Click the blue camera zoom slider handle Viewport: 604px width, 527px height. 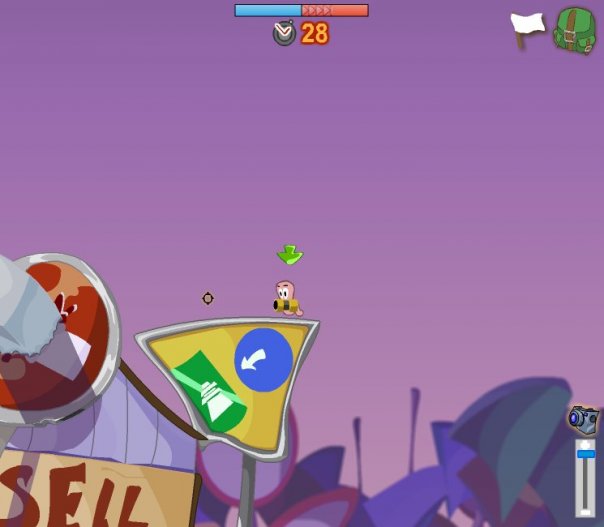586,453
